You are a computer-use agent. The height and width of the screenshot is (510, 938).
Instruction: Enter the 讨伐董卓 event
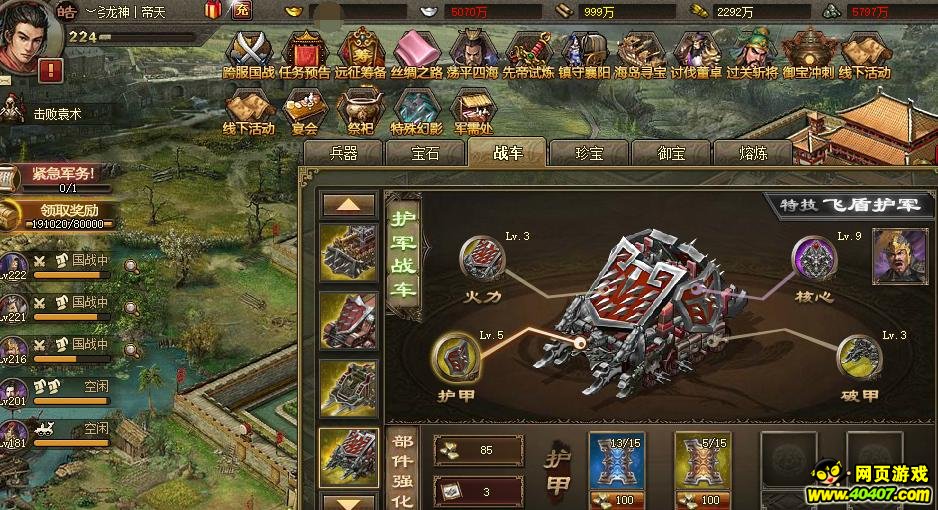(695, 50)
